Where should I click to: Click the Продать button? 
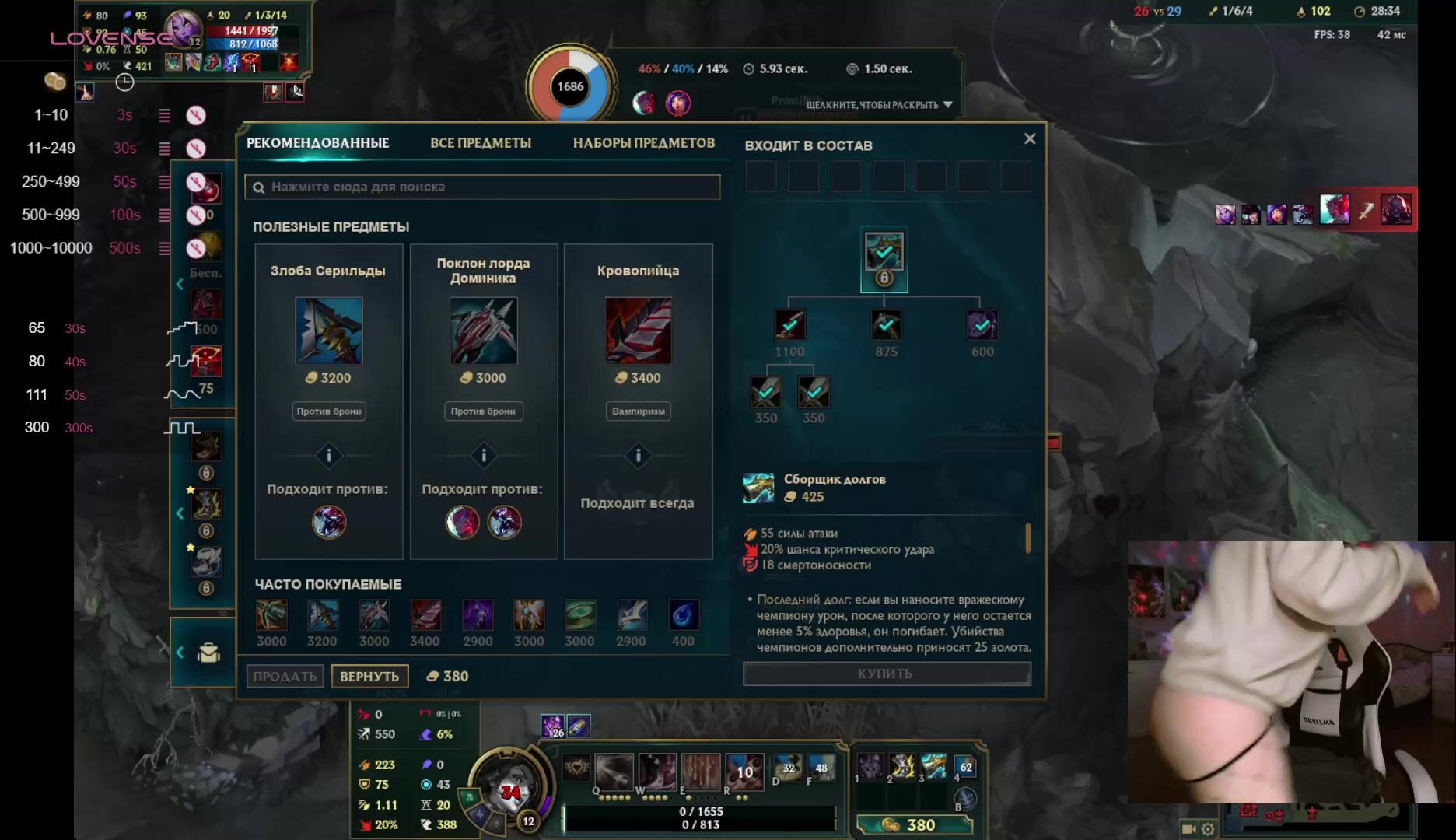285,677
